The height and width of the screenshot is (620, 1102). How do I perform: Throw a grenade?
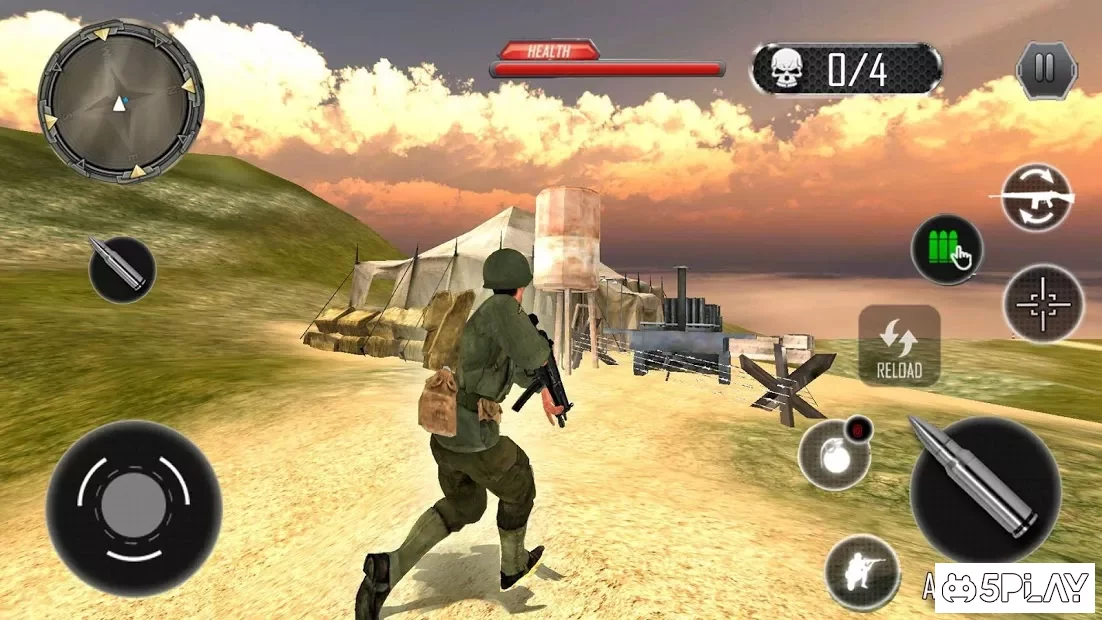click(x=835, y=455)
